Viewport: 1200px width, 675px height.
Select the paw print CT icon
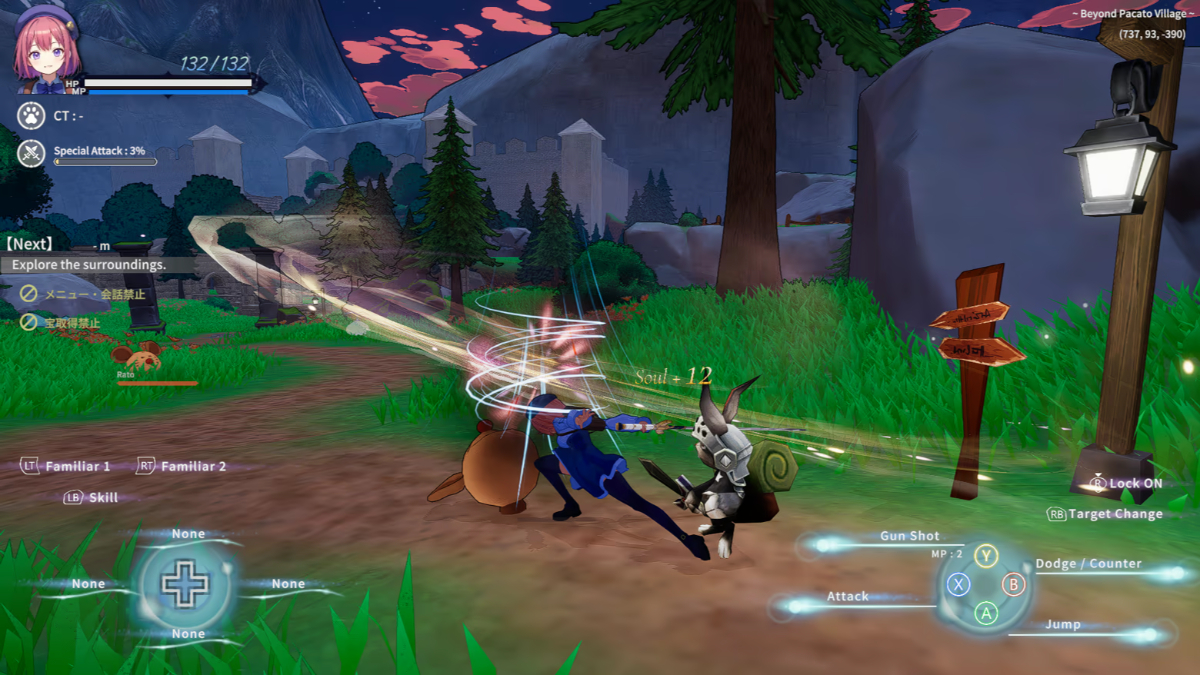(31, 116)
